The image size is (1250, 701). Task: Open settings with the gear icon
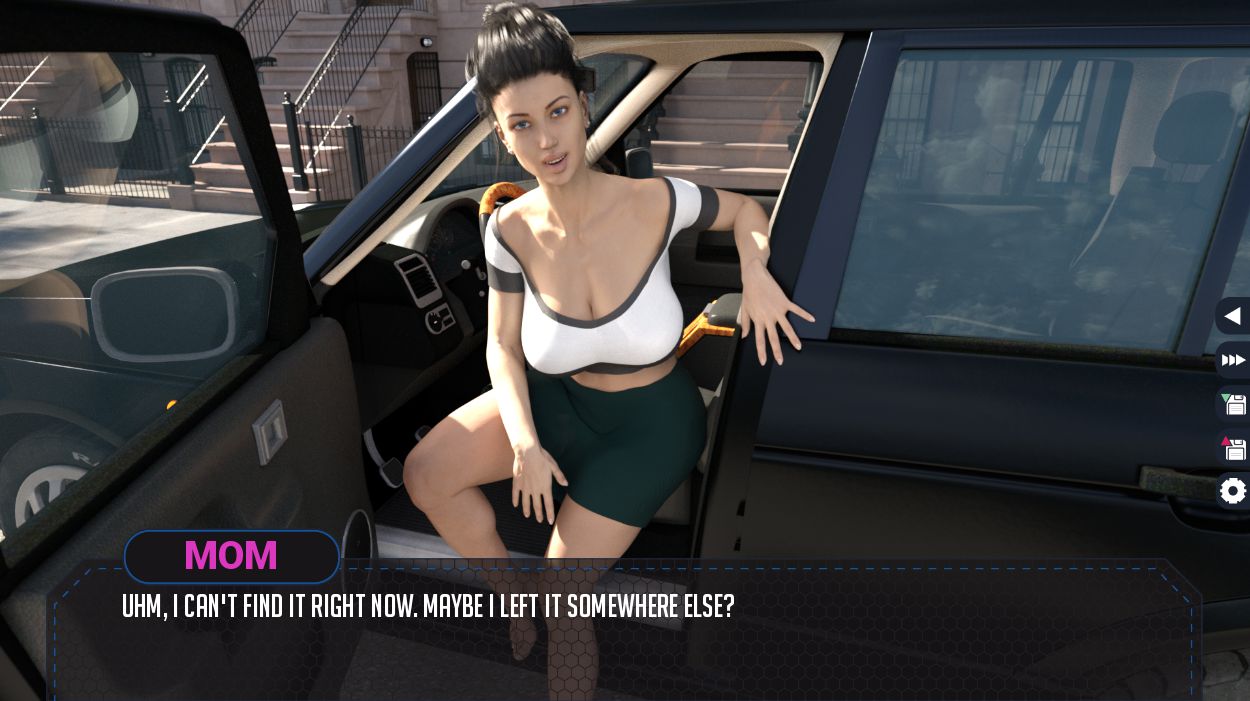[x=1234, y=491]
